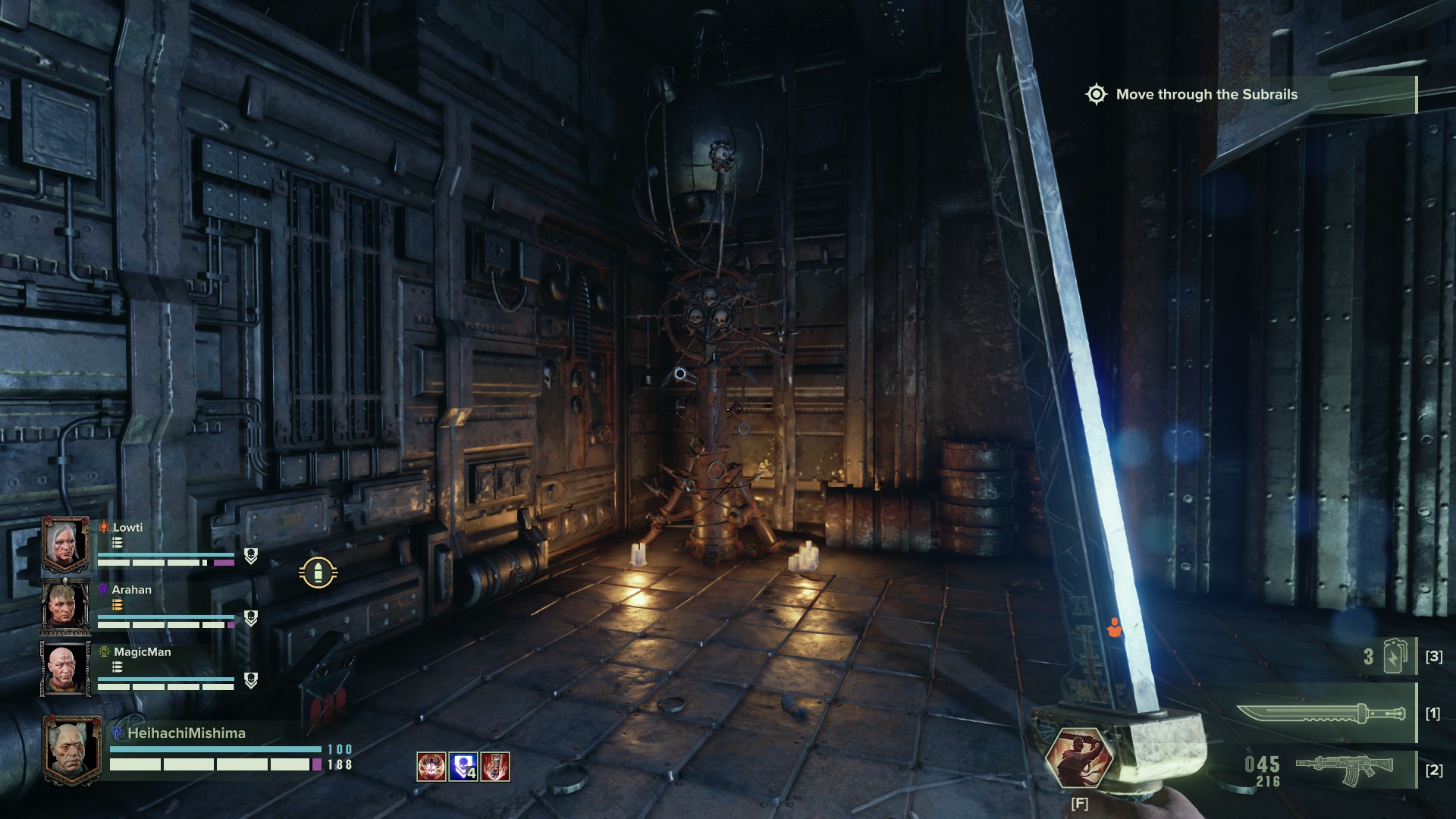Select Arahan's teammate portrait

click(66, 607)
